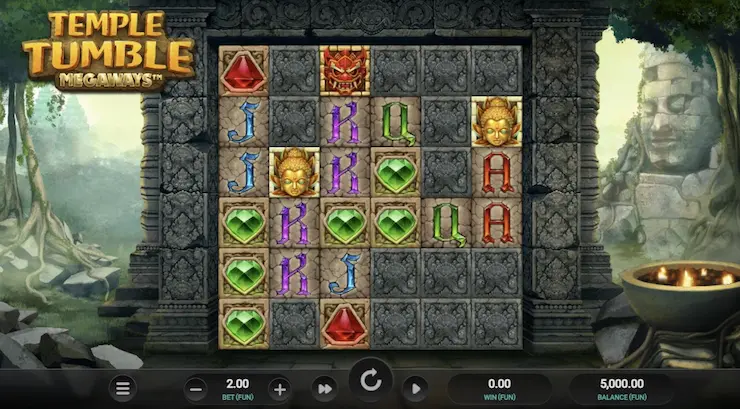Increase the bet with the plus button

tap(279, 388)
